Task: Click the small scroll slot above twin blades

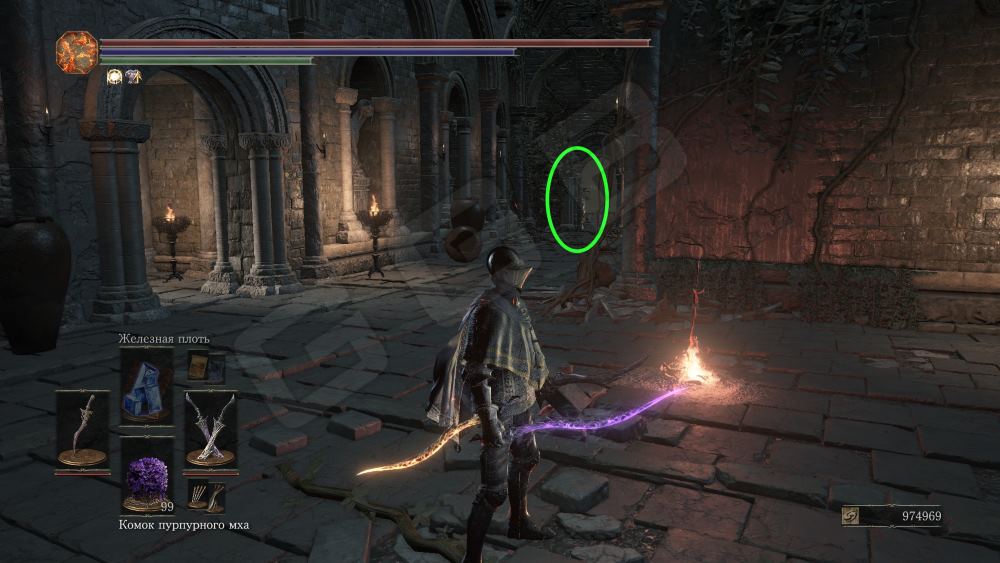Action: tap(206, 367)
